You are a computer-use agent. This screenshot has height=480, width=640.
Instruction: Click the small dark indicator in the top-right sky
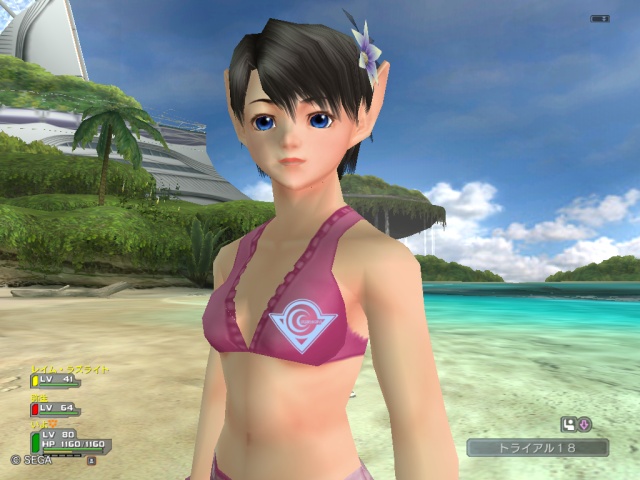tap(599, 18)
